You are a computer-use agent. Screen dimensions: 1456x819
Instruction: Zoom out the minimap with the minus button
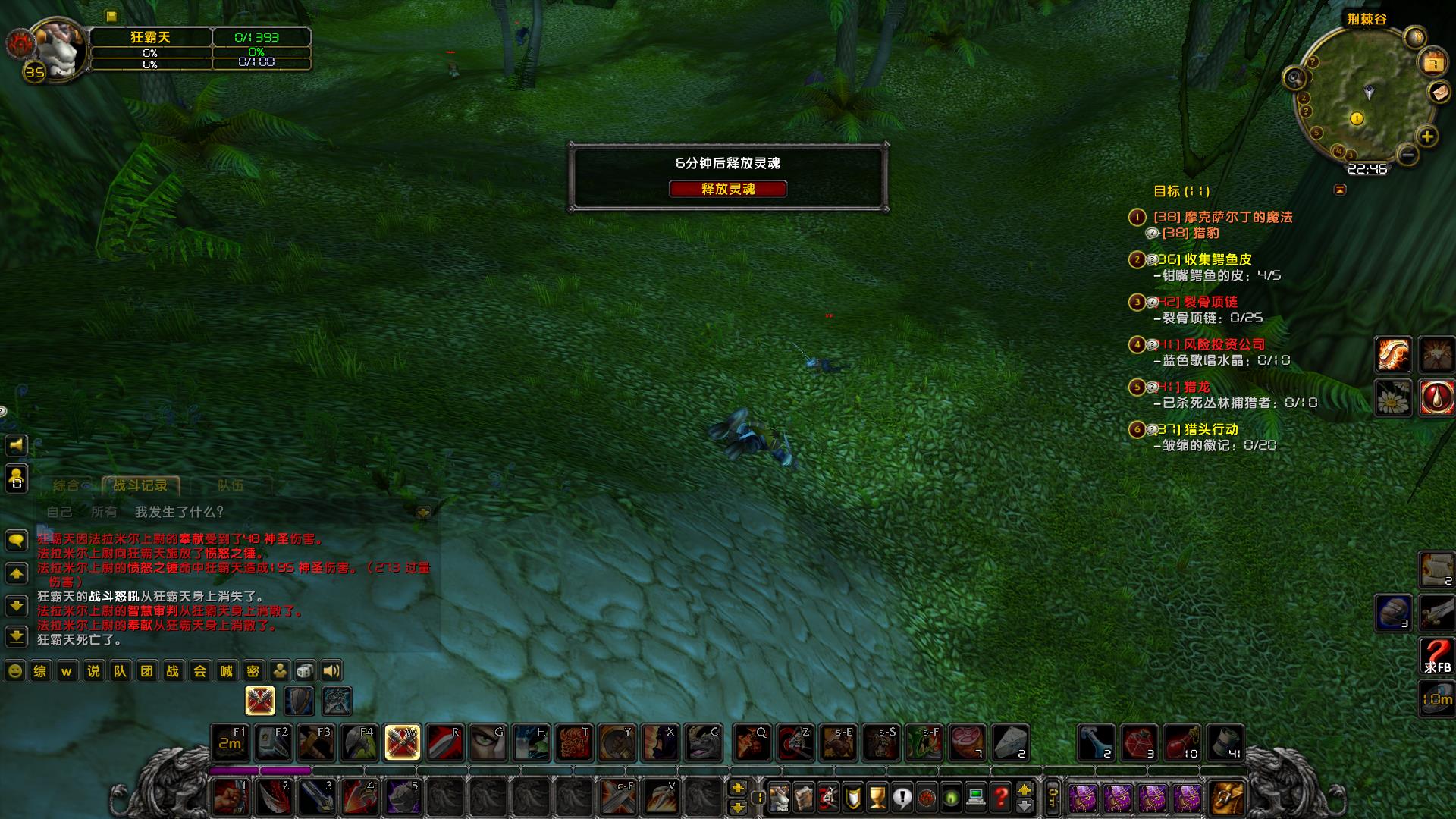1407,155
